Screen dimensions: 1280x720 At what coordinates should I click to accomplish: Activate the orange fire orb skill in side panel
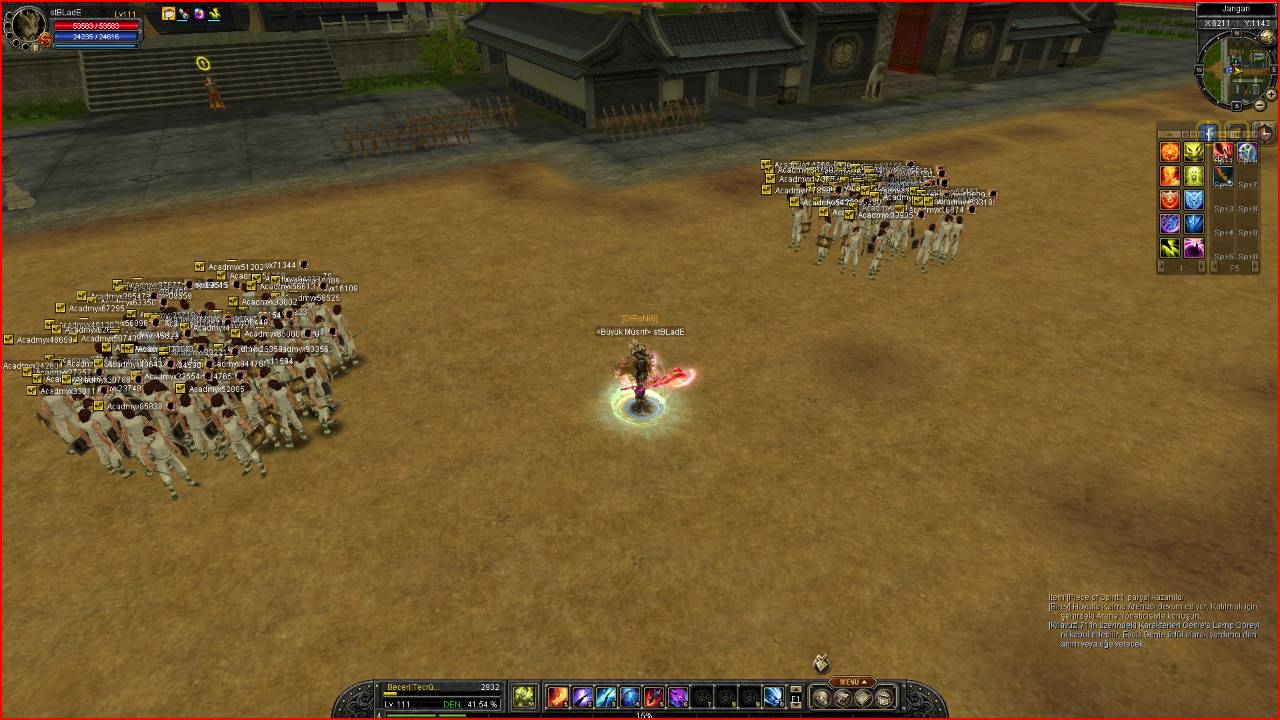pos(1170,152)
